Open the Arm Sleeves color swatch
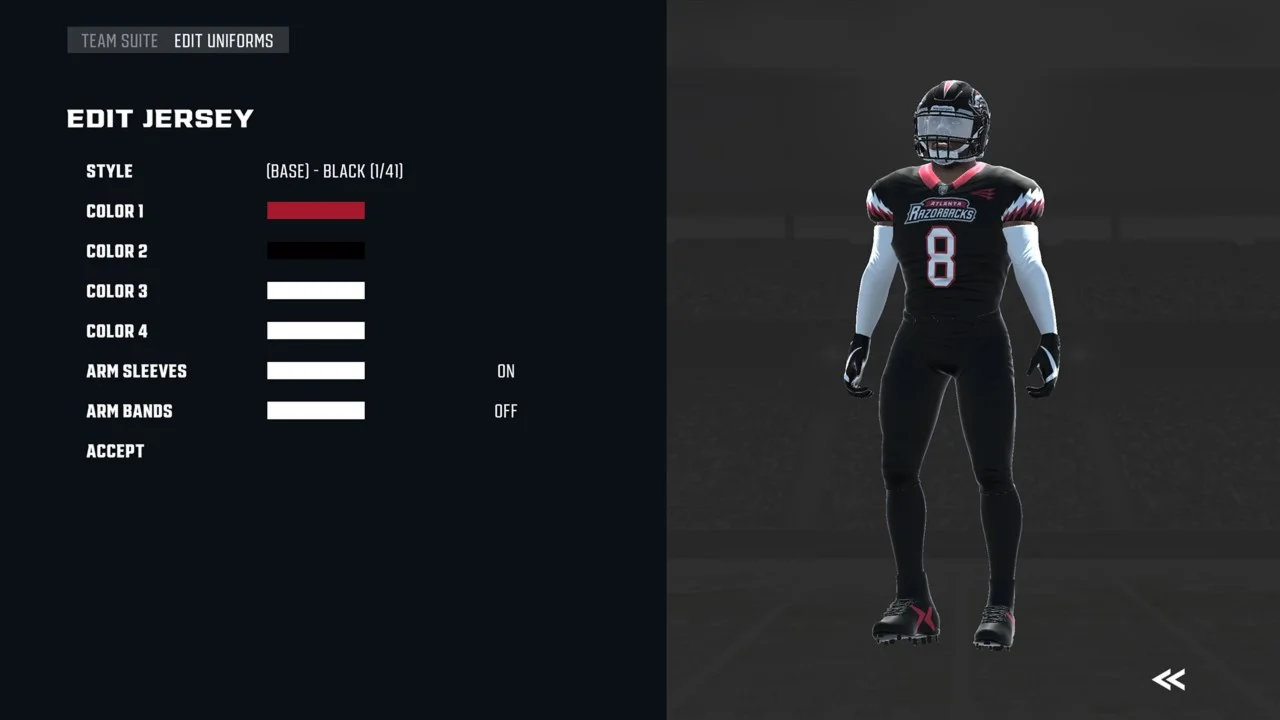 click(x=316, y=371)
